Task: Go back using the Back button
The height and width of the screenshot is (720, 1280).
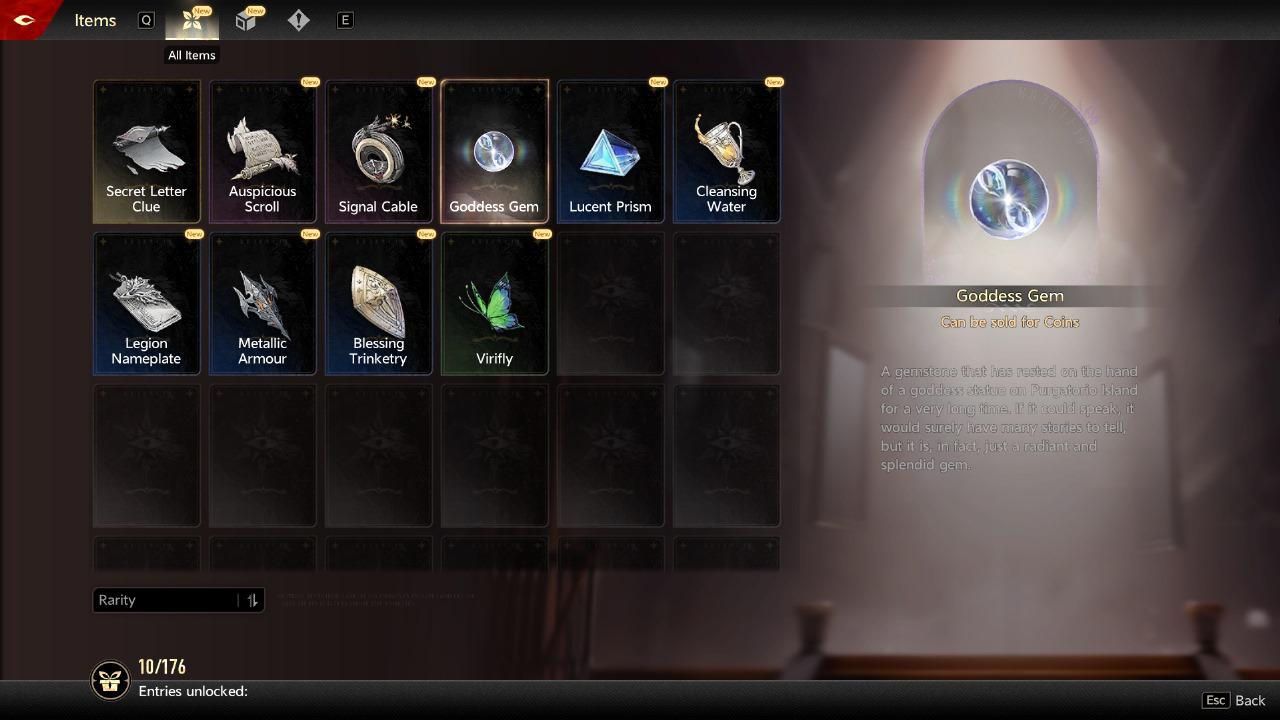Action: (1238, 700)
